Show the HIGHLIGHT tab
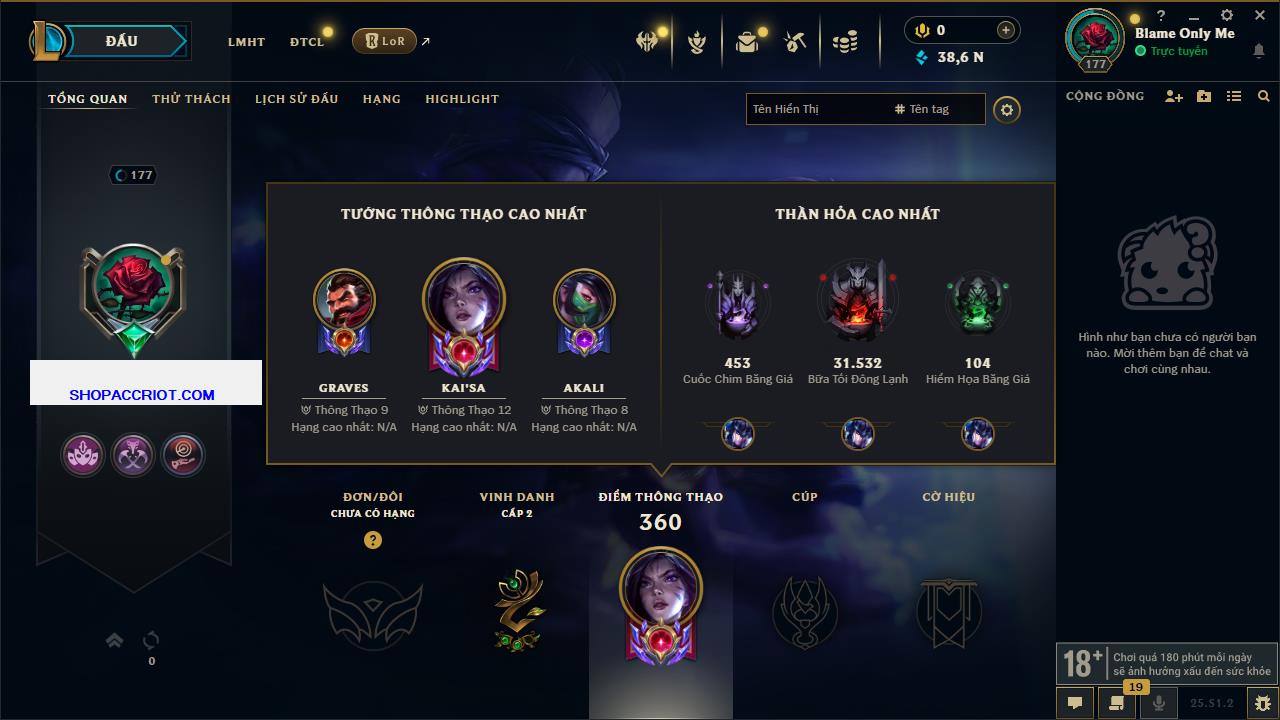Viewport: 1280px width, 720px height. coord(461,99)
